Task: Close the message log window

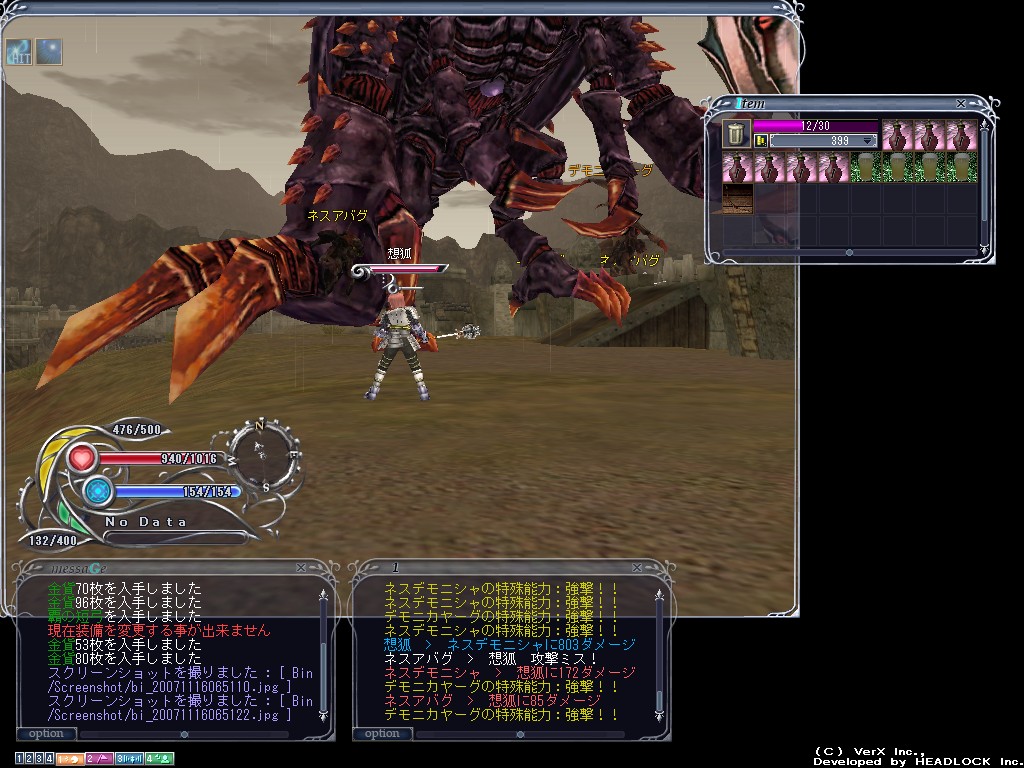Action: pos(301,567)
